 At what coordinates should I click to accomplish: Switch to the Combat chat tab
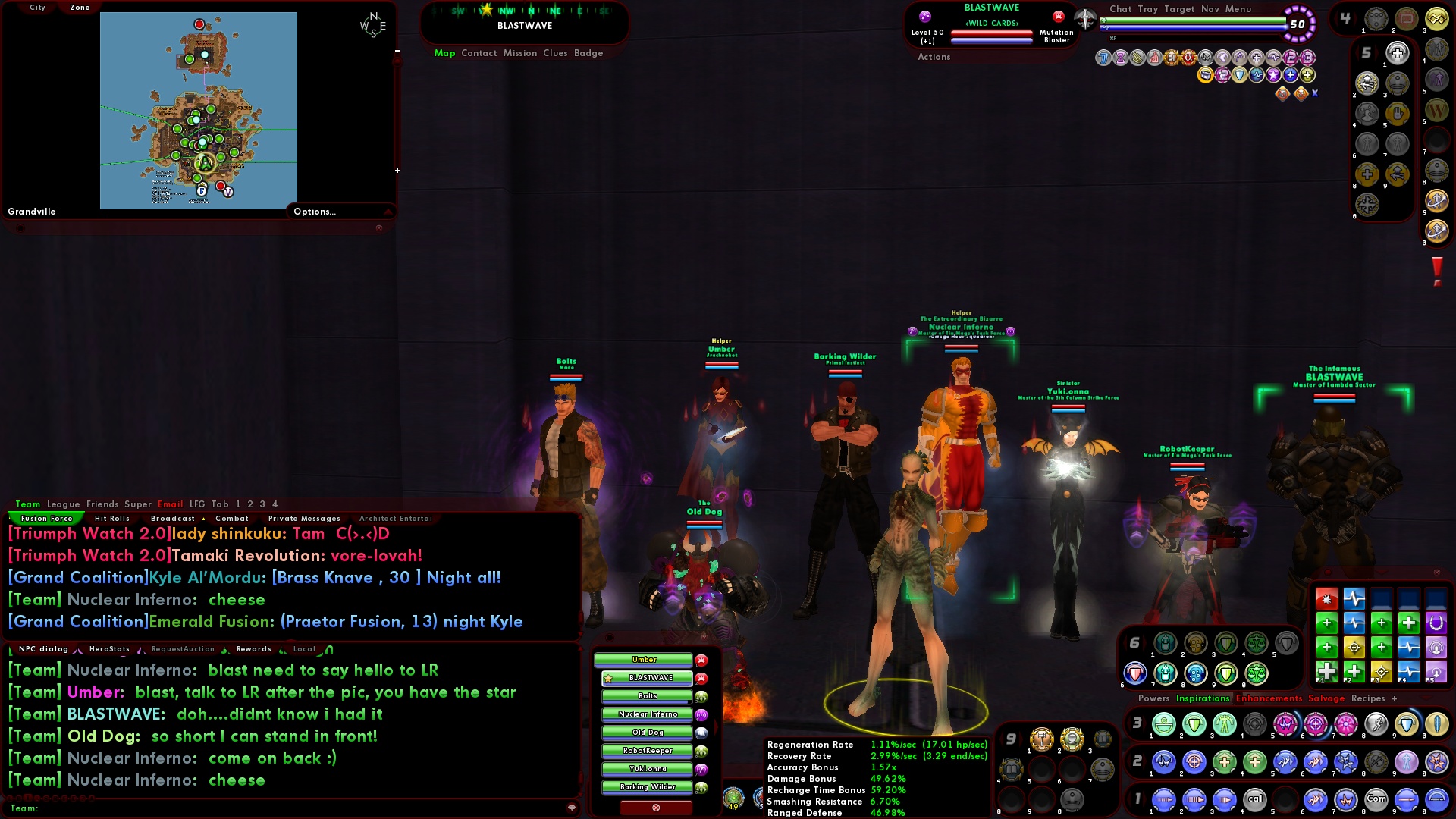tap(233, 518)
